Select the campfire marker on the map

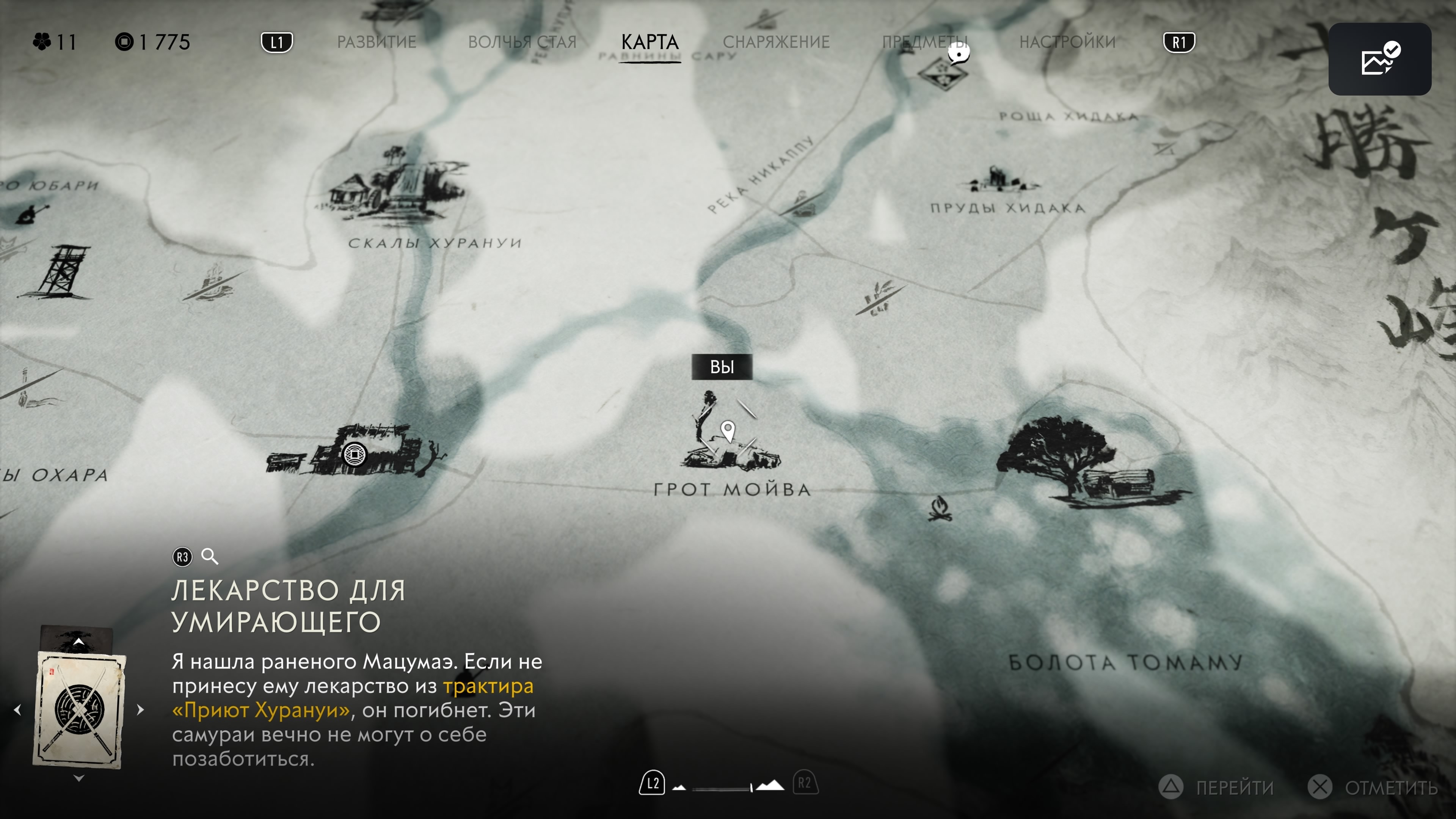click(x=940, y=508)
